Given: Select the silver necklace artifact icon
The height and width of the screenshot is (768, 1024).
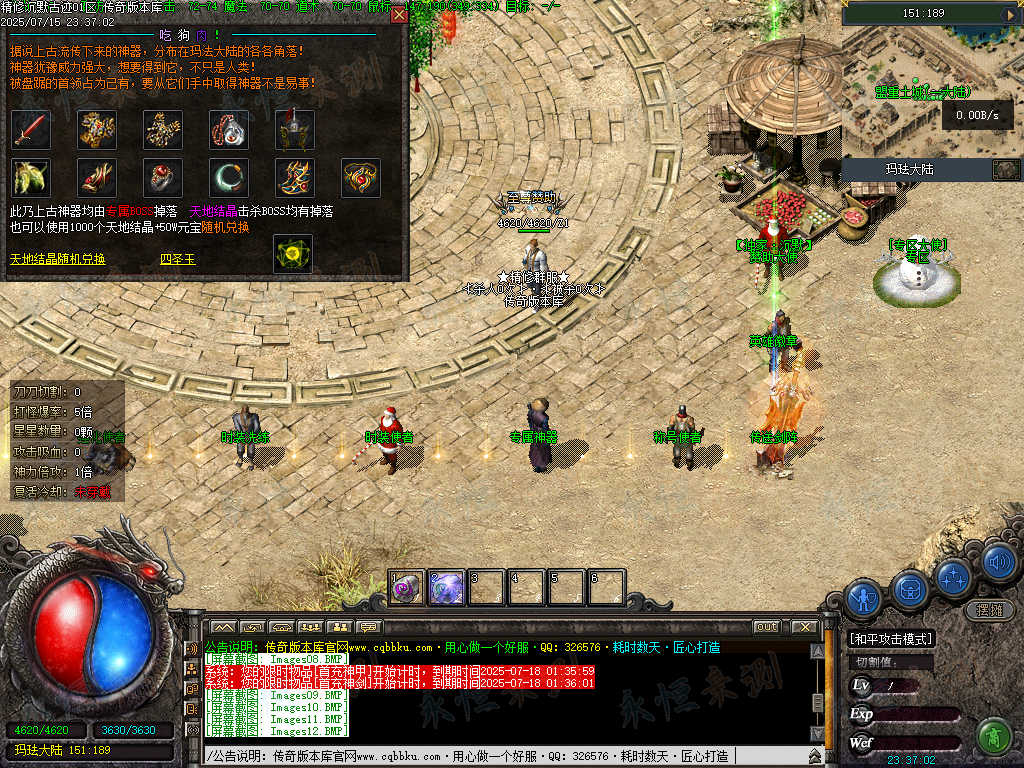Looking at the screenshot, I should coord(228,129).
